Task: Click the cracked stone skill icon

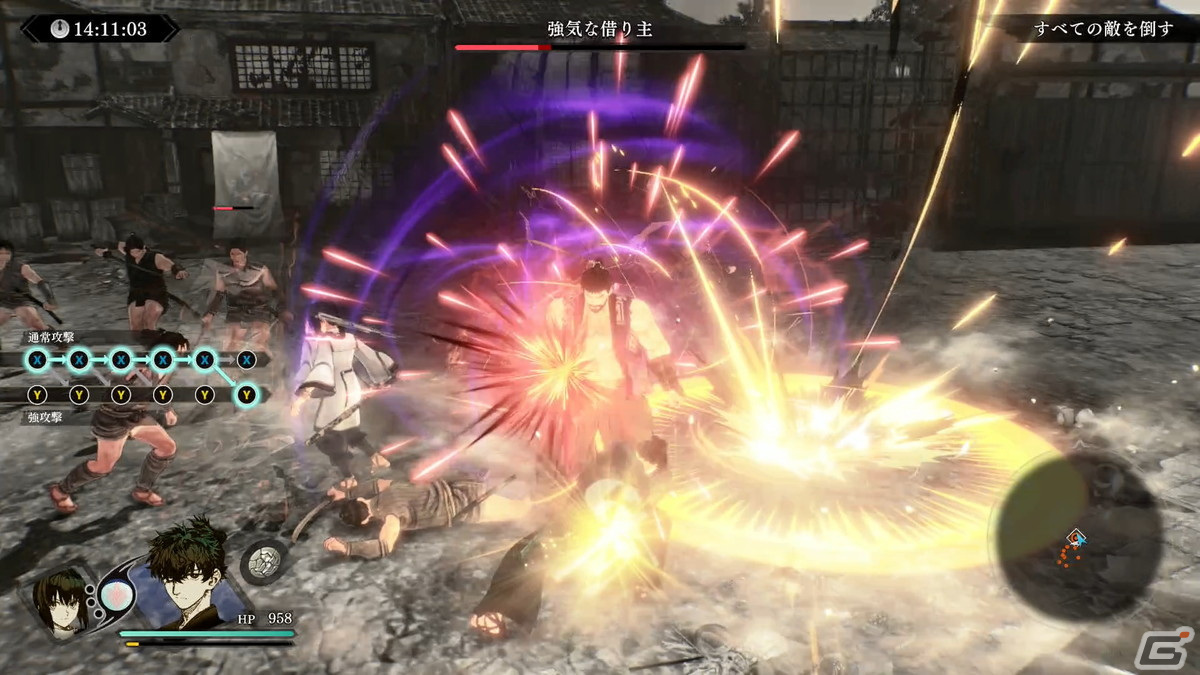Action: pyautogui.click(x=266, y=562)
